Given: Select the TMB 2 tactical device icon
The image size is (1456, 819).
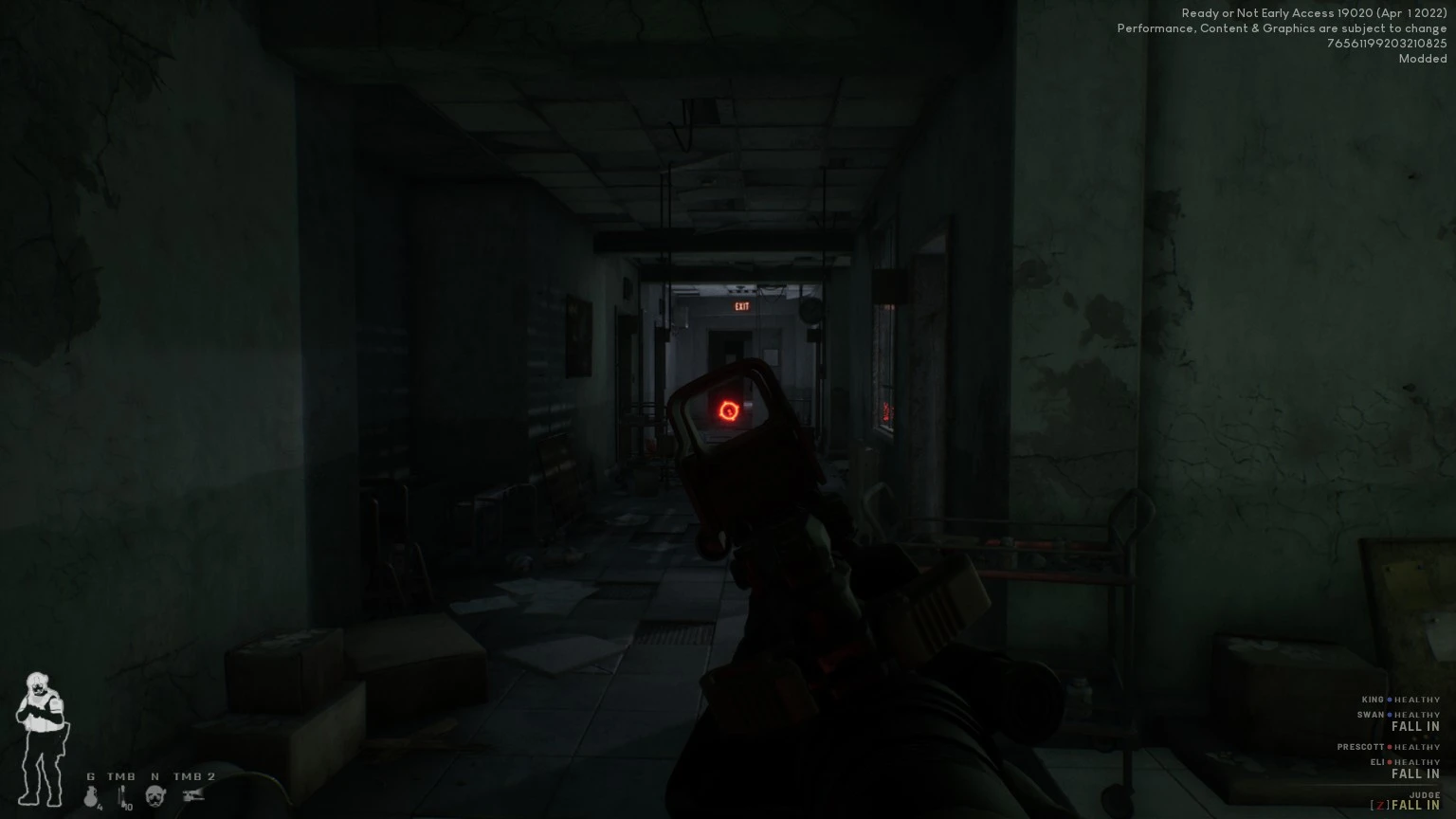Looking at the screenshot, I should click(194, 796).
